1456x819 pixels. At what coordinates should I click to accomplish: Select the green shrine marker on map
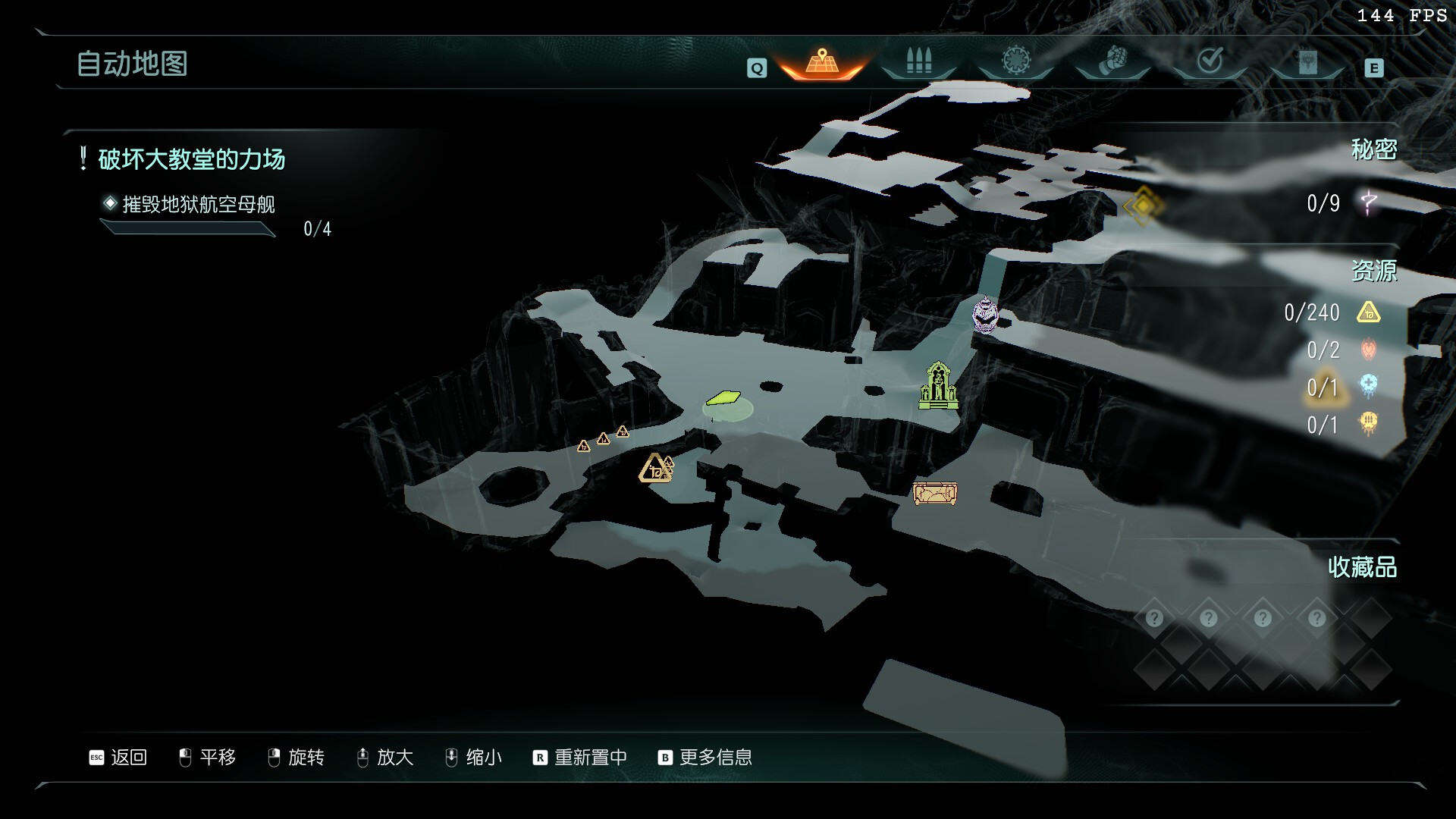[x=938, y=386]
